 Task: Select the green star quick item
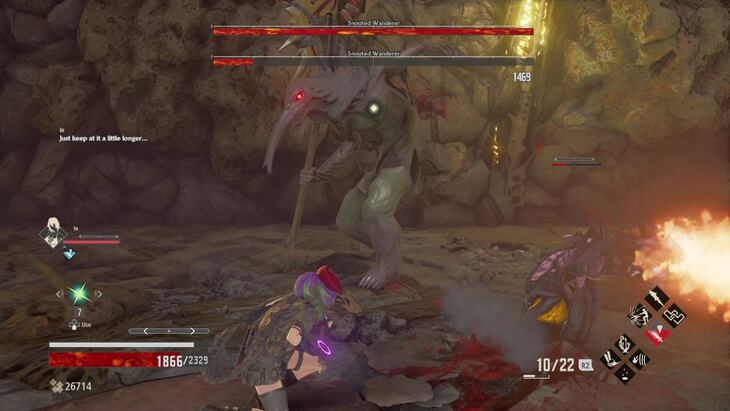pyautogui.click(x=78, y=294)
